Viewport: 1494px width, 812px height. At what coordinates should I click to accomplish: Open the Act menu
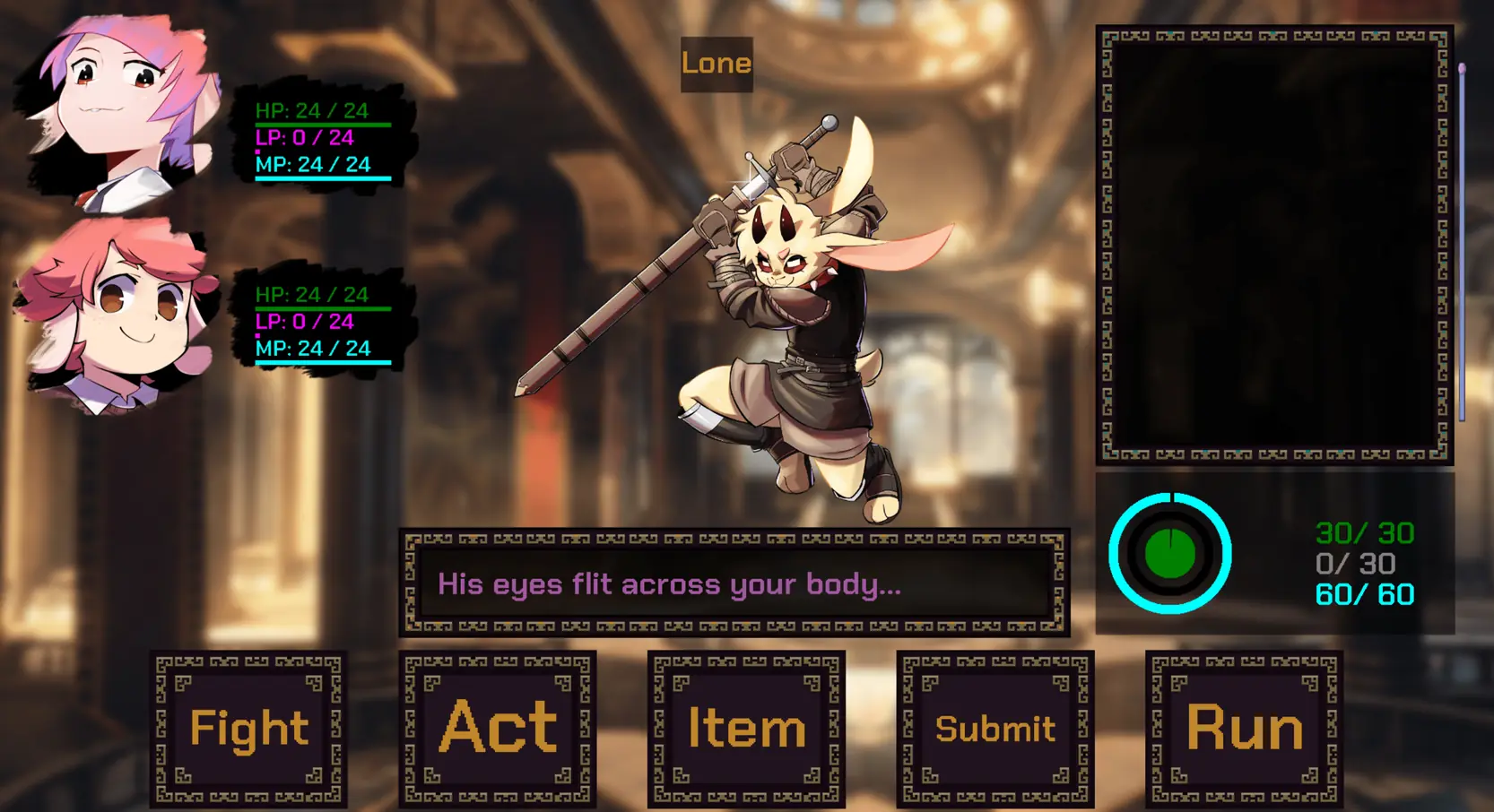[498, 729]
